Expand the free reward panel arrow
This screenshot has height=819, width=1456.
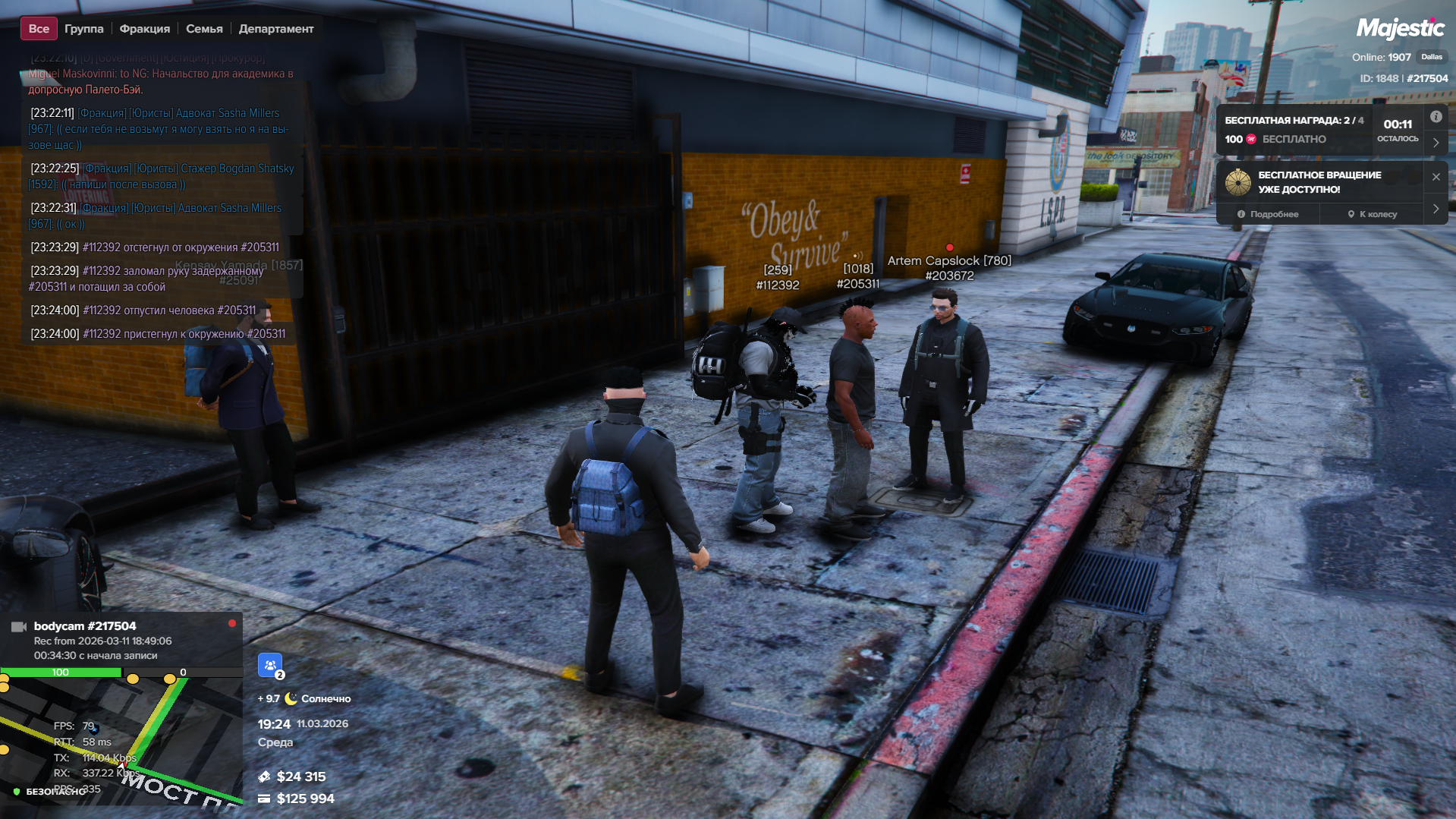[1436, 143]
